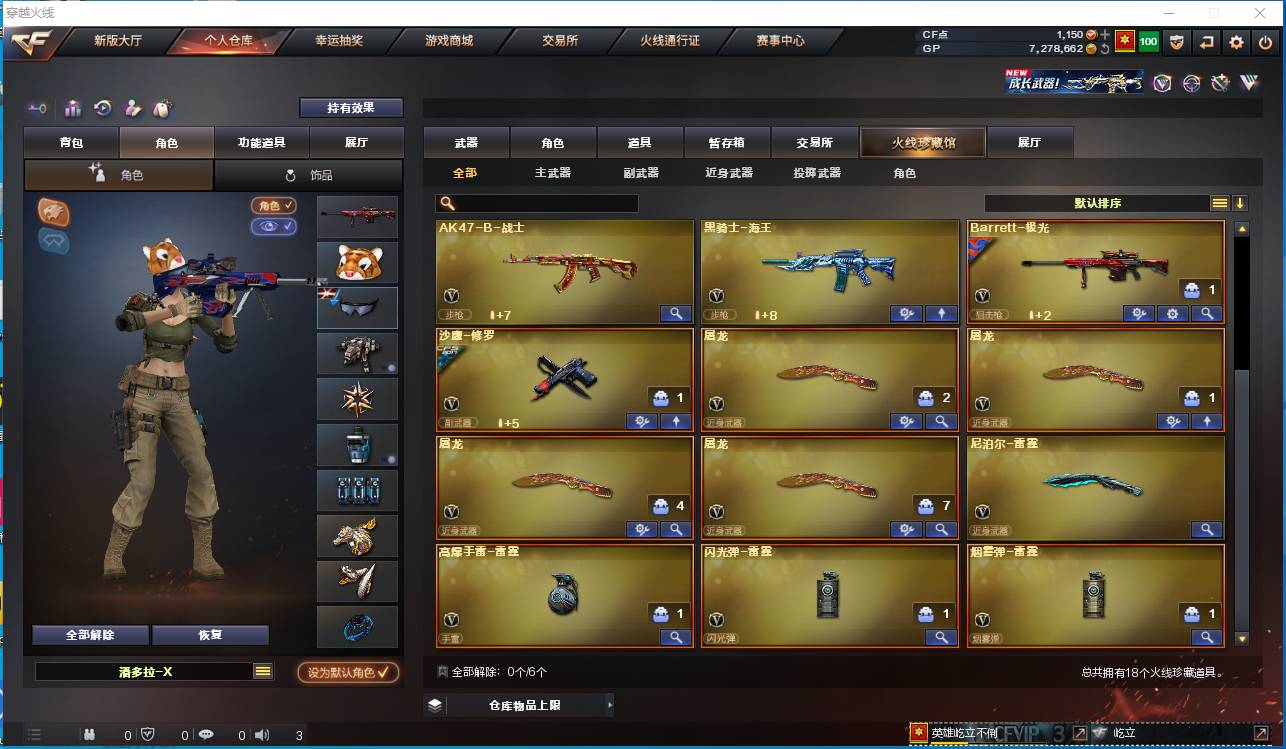
Task: Click the pet paw dog-tag icon
Action: (161, 108)
